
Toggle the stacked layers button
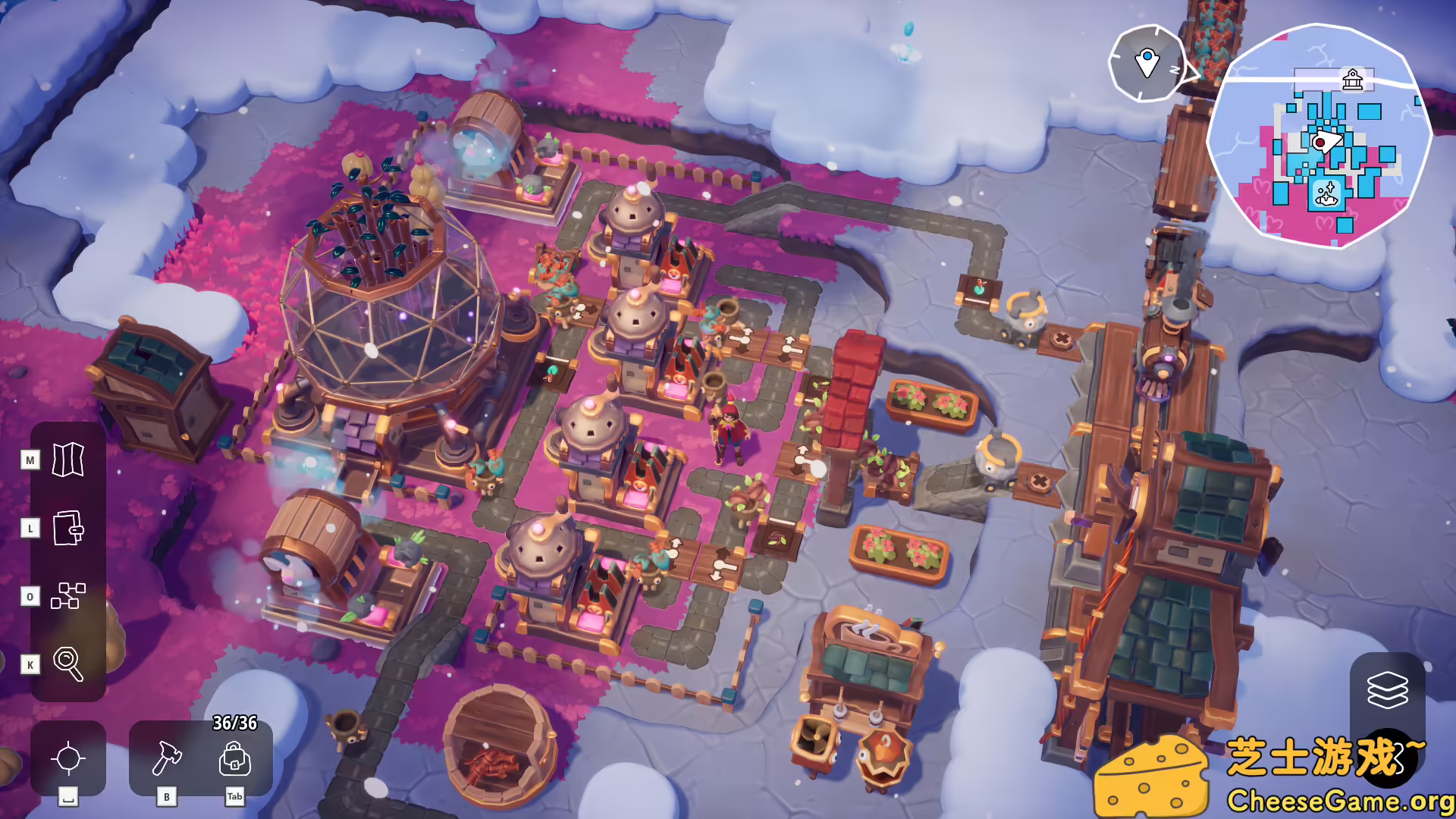[x=1387, y=690]
